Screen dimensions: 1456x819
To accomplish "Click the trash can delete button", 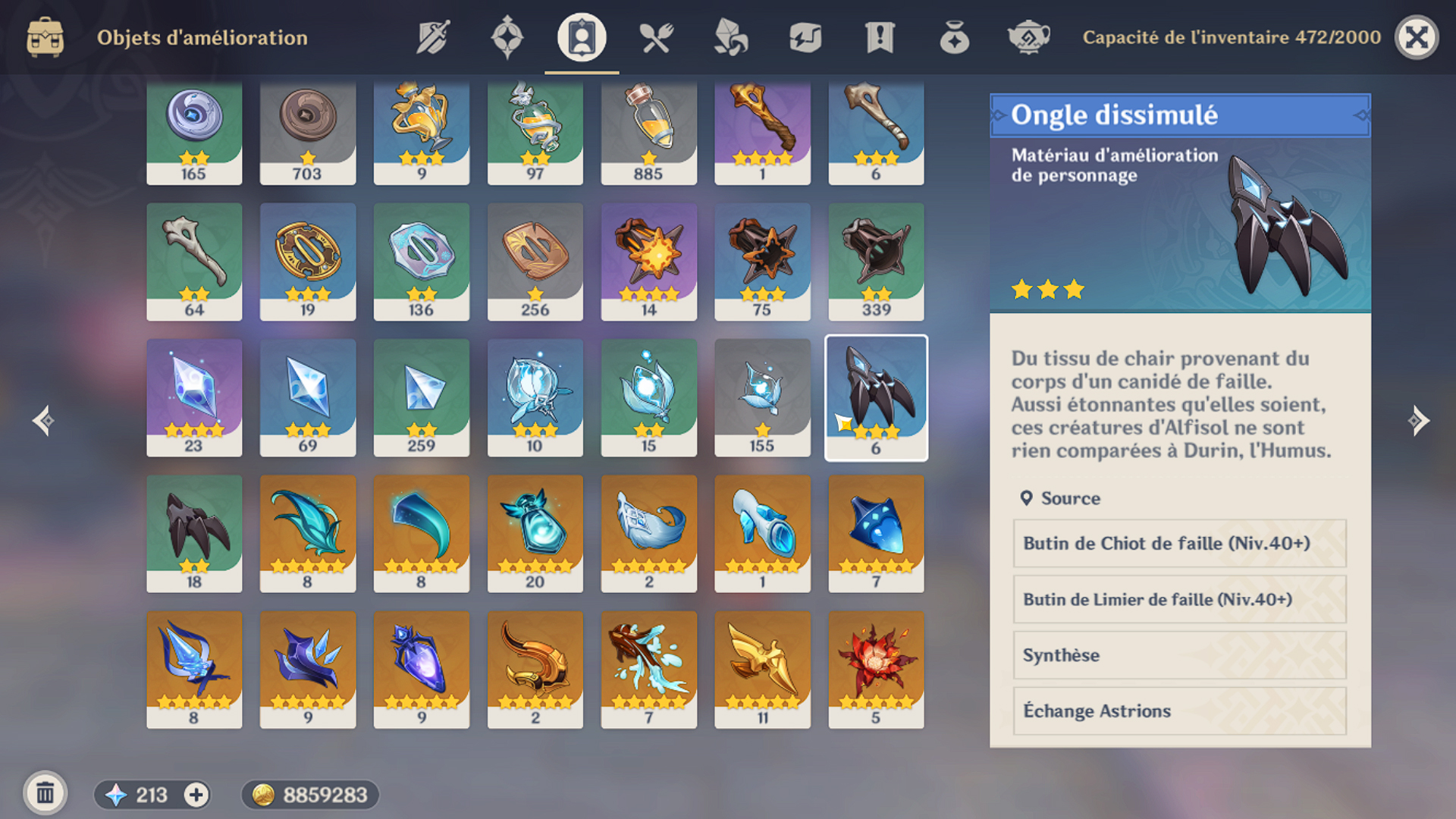I will [x=45, y=794].
